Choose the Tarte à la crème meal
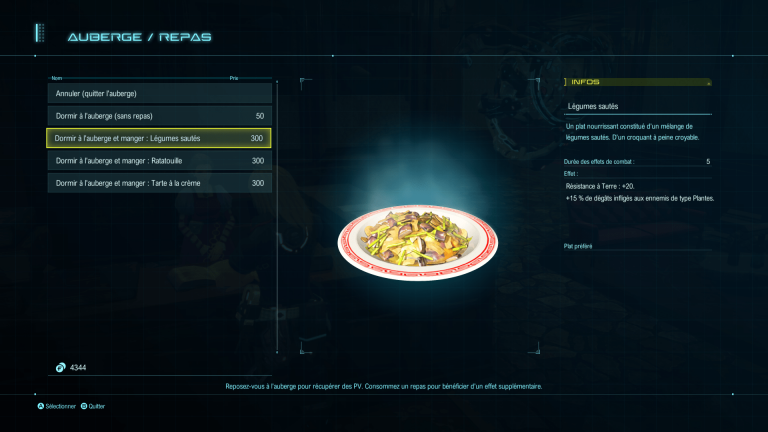 (159, 183)
